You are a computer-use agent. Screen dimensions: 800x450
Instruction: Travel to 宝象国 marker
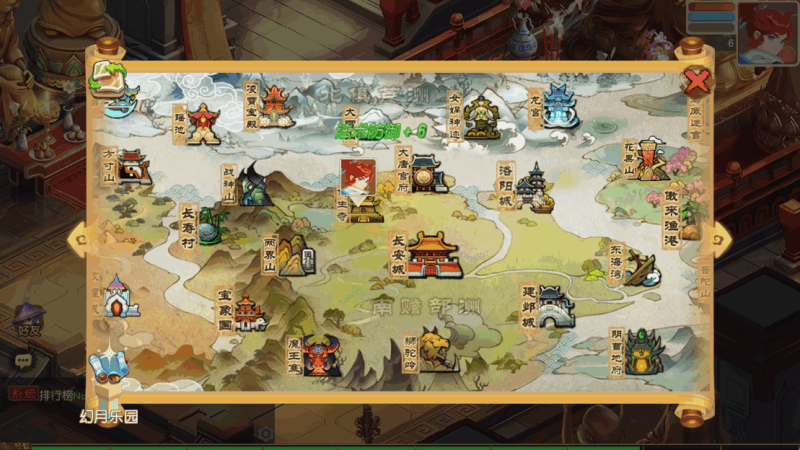[247, 311]
